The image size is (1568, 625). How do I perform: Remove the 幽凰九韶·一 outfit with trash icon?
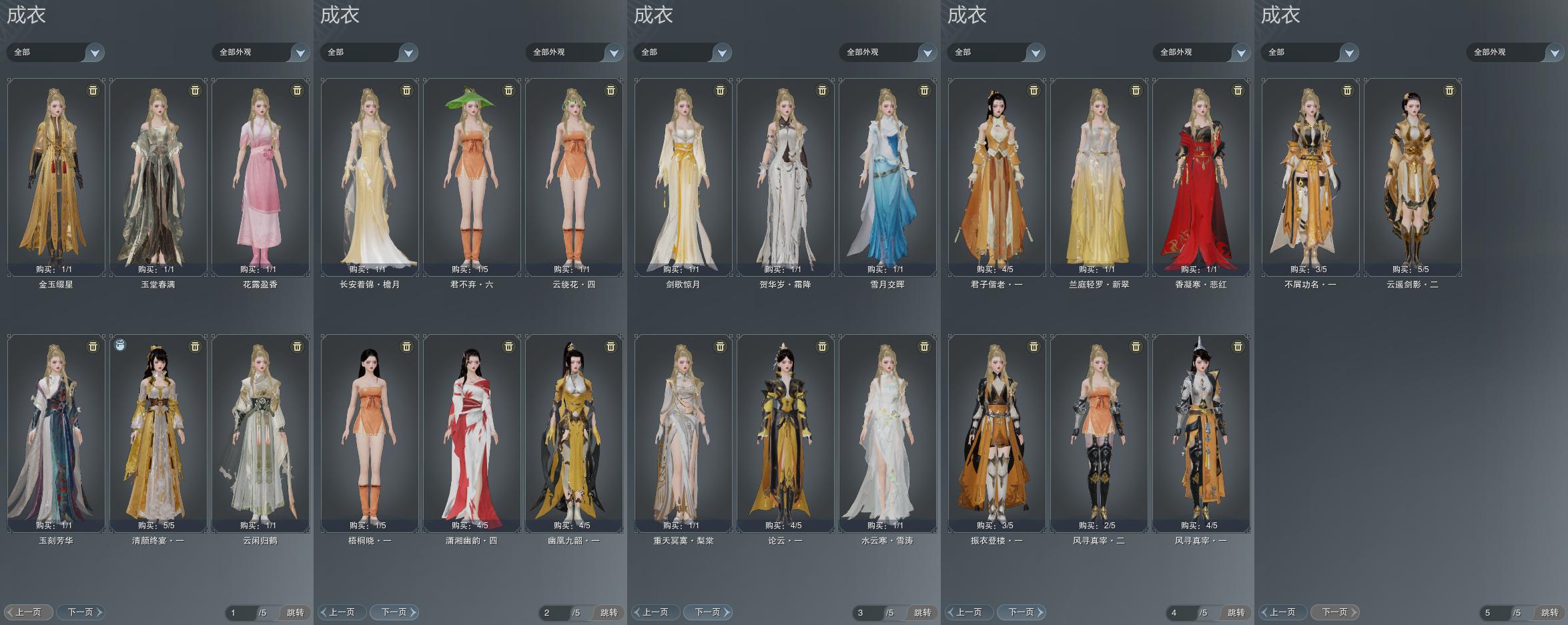click(611, 347)
